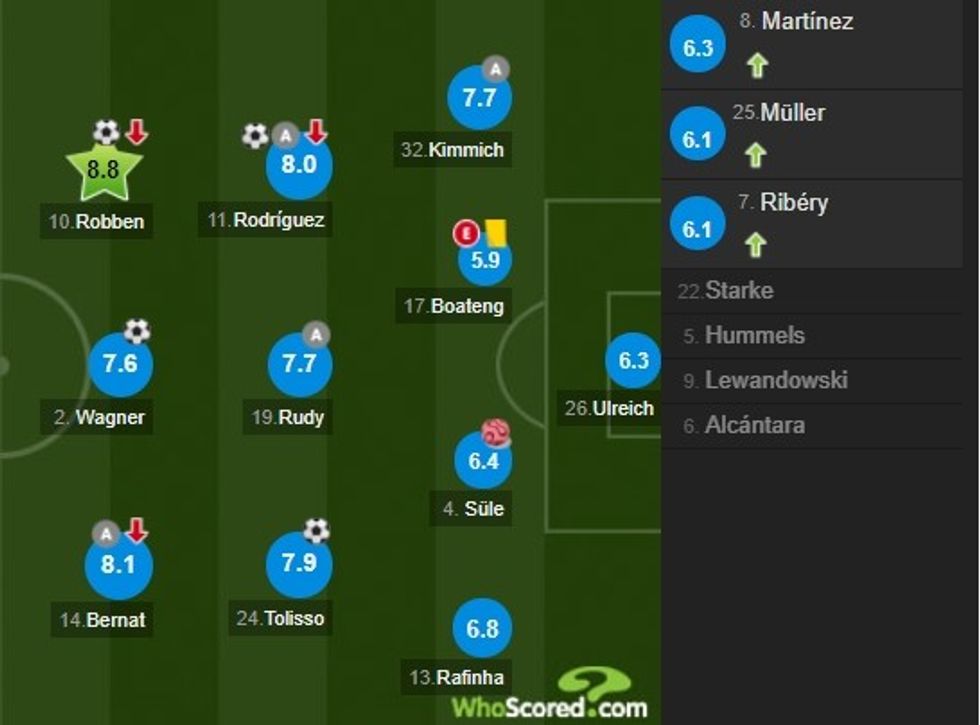Select Boateng's 5.9 rating circle
This screenshot has height=725, width=980.
[485, 260]
